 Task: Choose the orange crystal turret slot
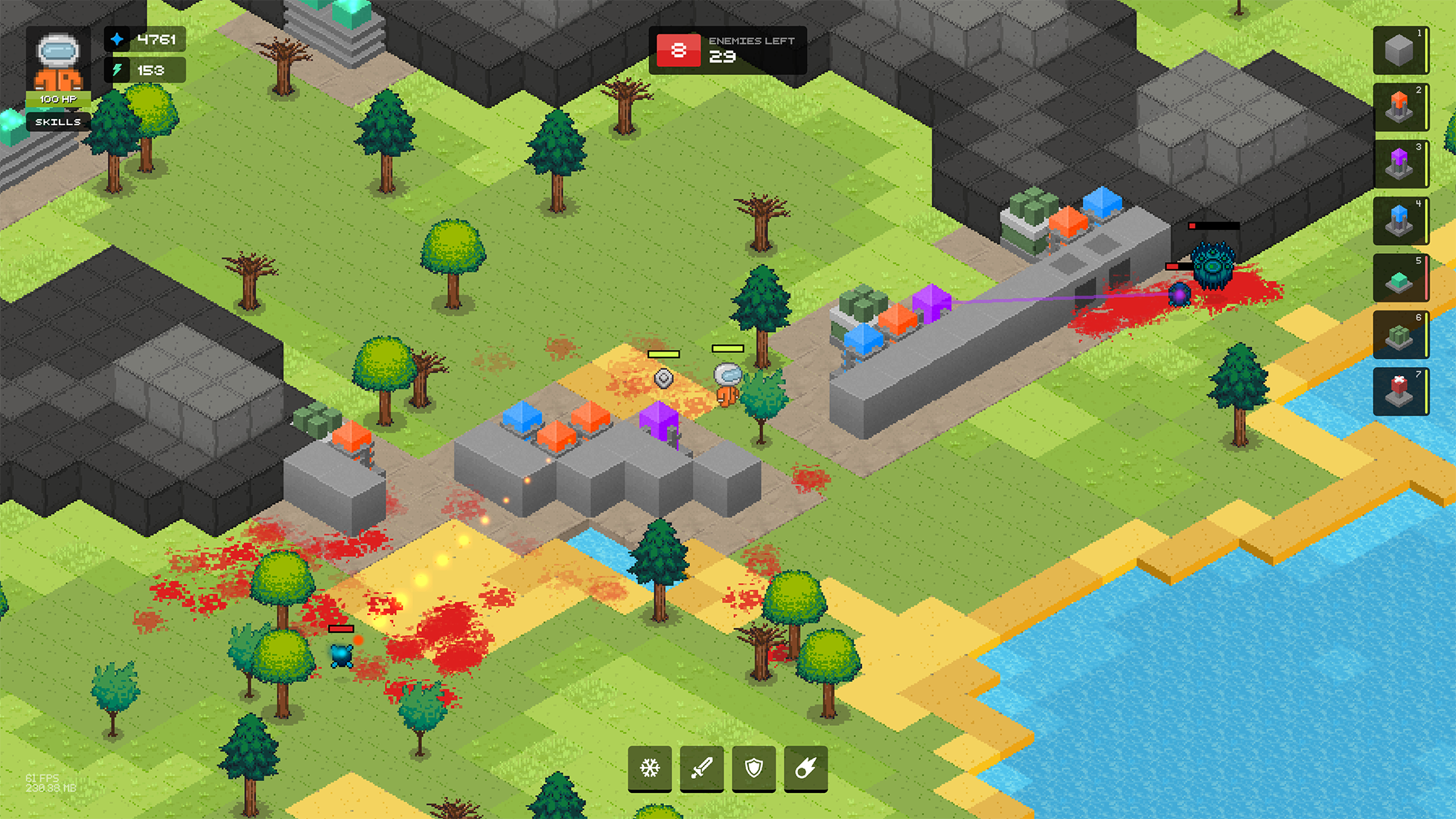pyautogui.click(x=1399, y=107)
